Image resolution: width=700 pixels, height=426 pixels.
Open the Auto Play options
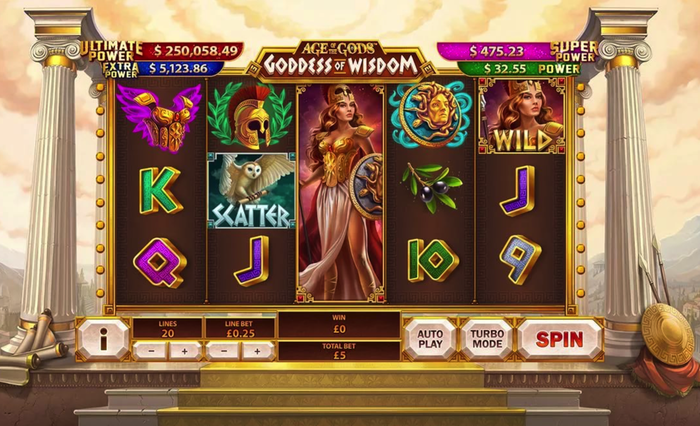(x=430, y=339)
